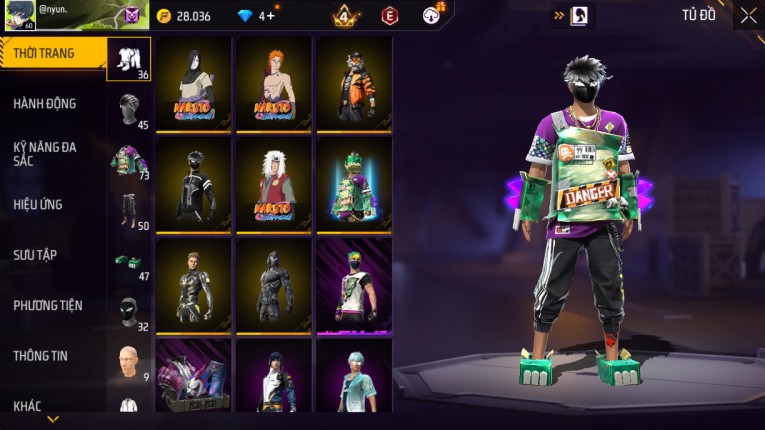
Task: Open the Sưu Tập category
Action: click(36, 255)
